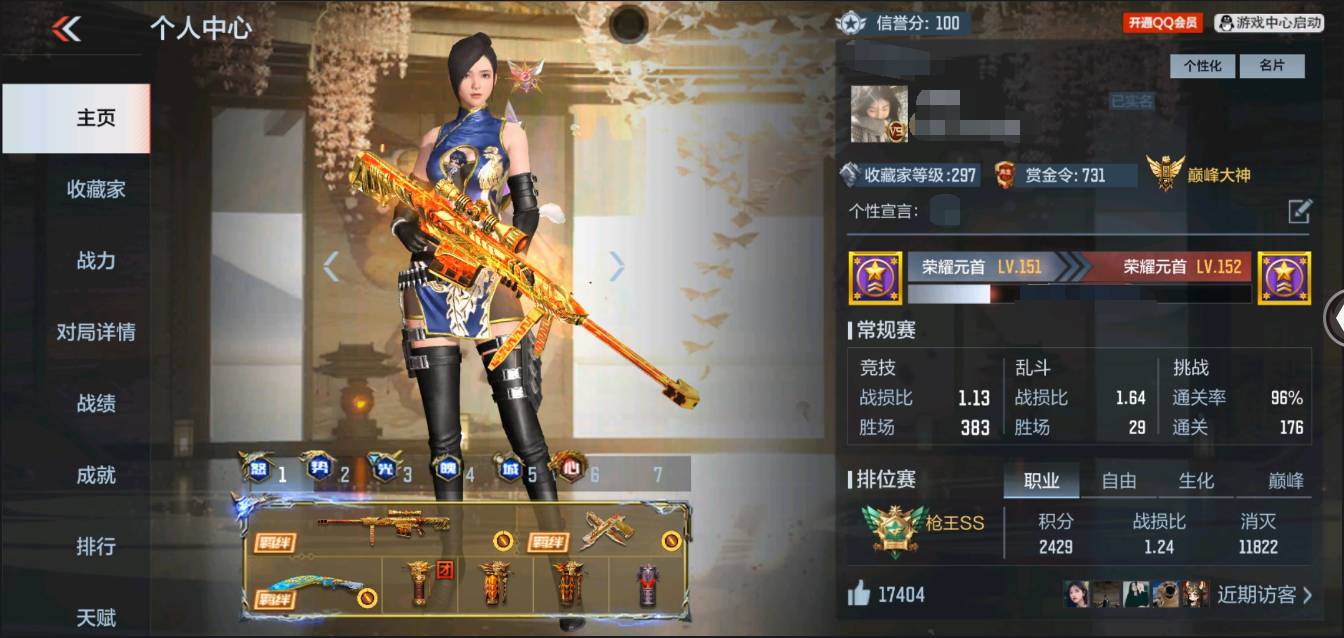Open the 名片 name card button

coord(1271,66)
